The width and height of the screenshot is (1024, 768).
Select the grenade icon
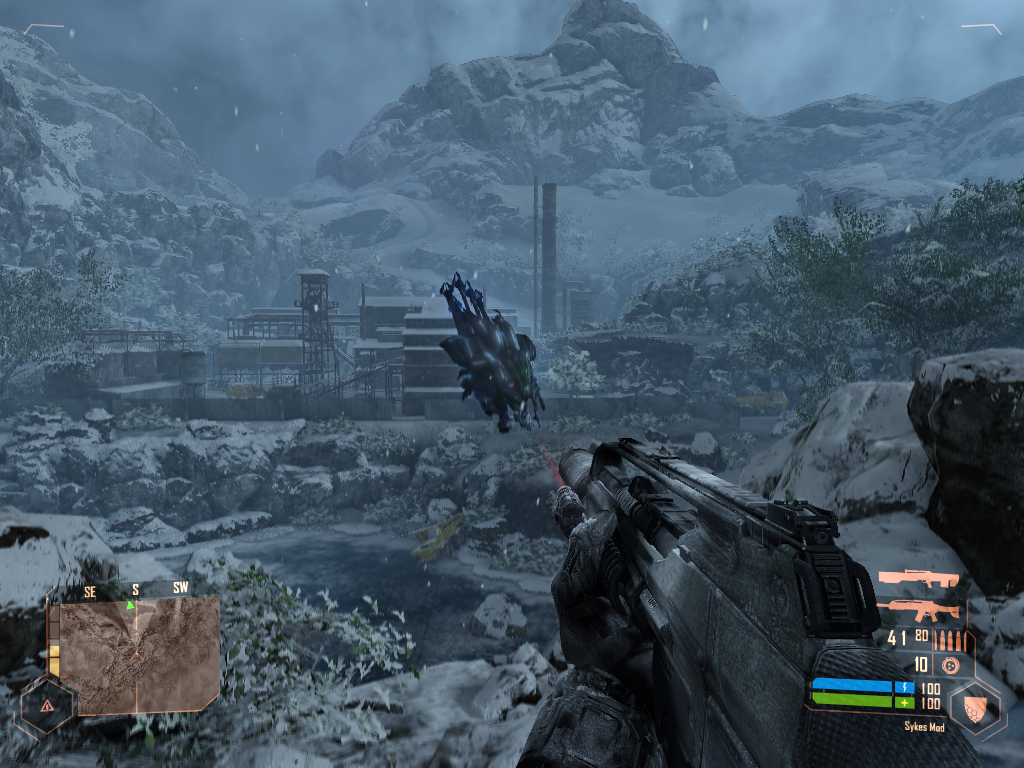950,665
